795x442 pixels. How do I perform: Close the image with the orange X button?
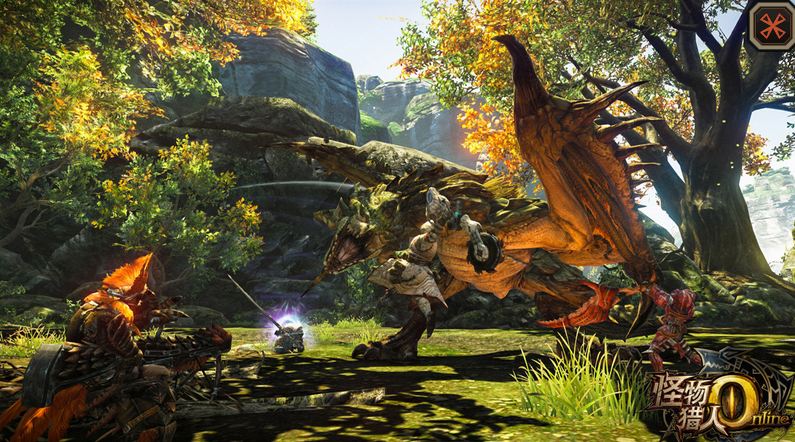[769, 25]
